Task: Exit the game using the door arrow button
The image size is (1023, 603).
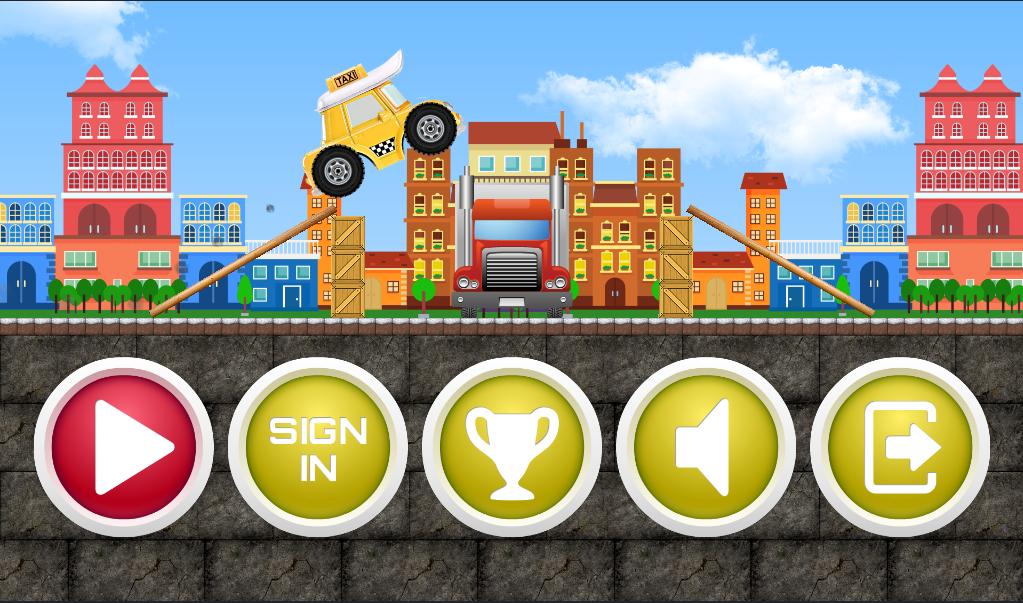Action: (x=900, y=447)
